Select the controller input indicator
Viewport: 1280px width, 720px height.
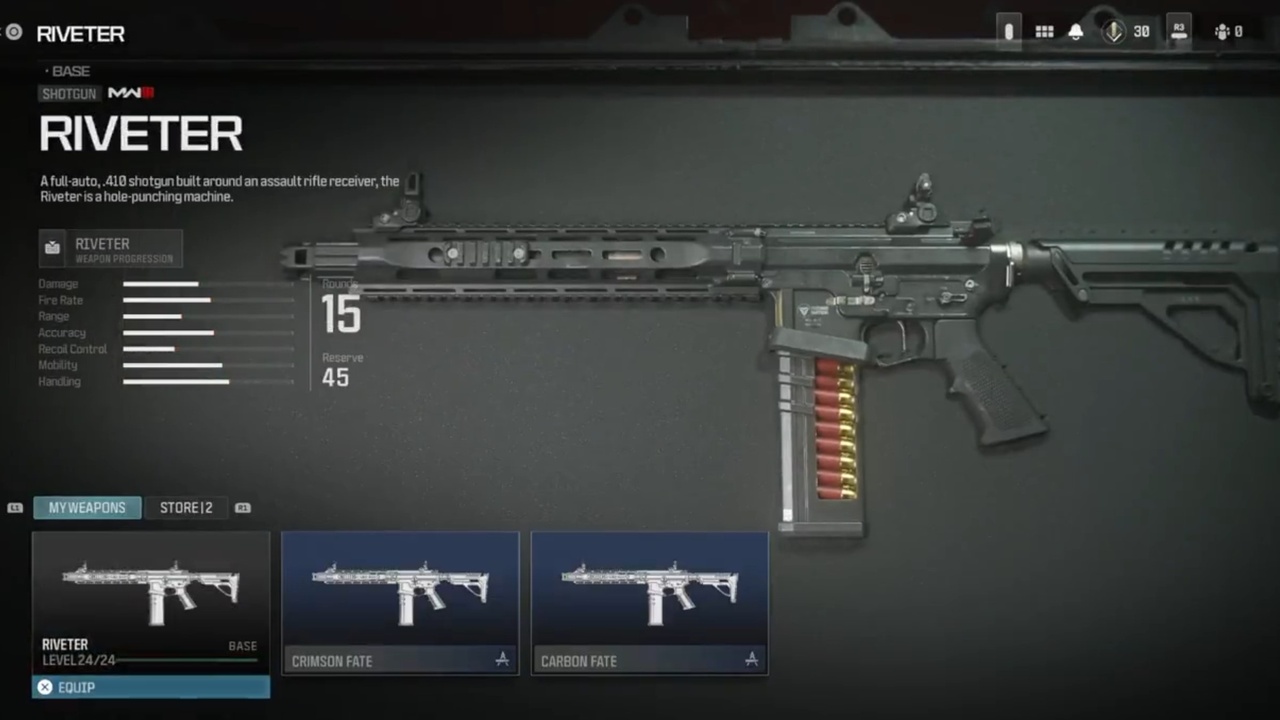1008,31
